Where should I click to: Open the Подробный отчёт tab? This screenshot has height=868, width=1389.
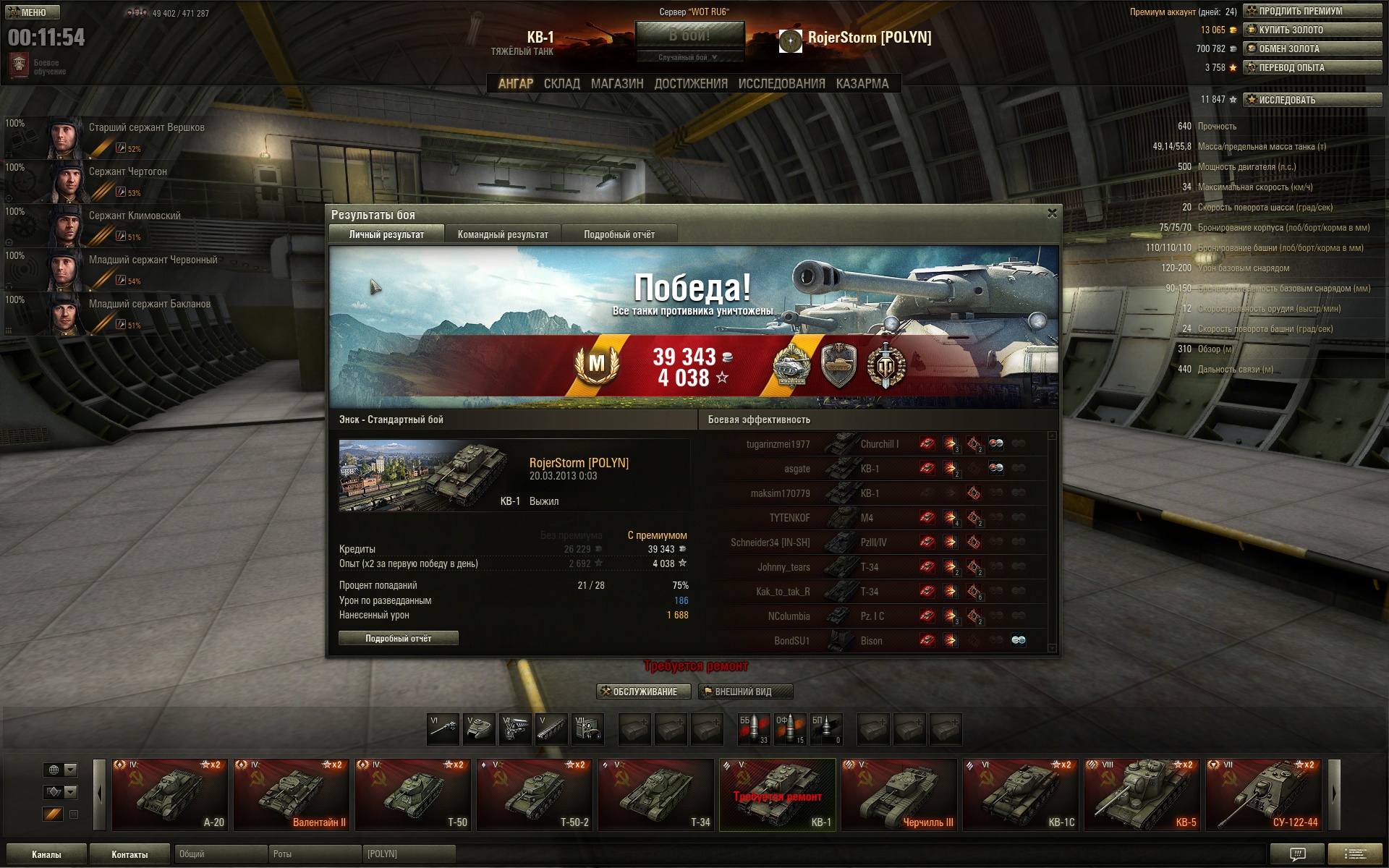tap(619, 234)
